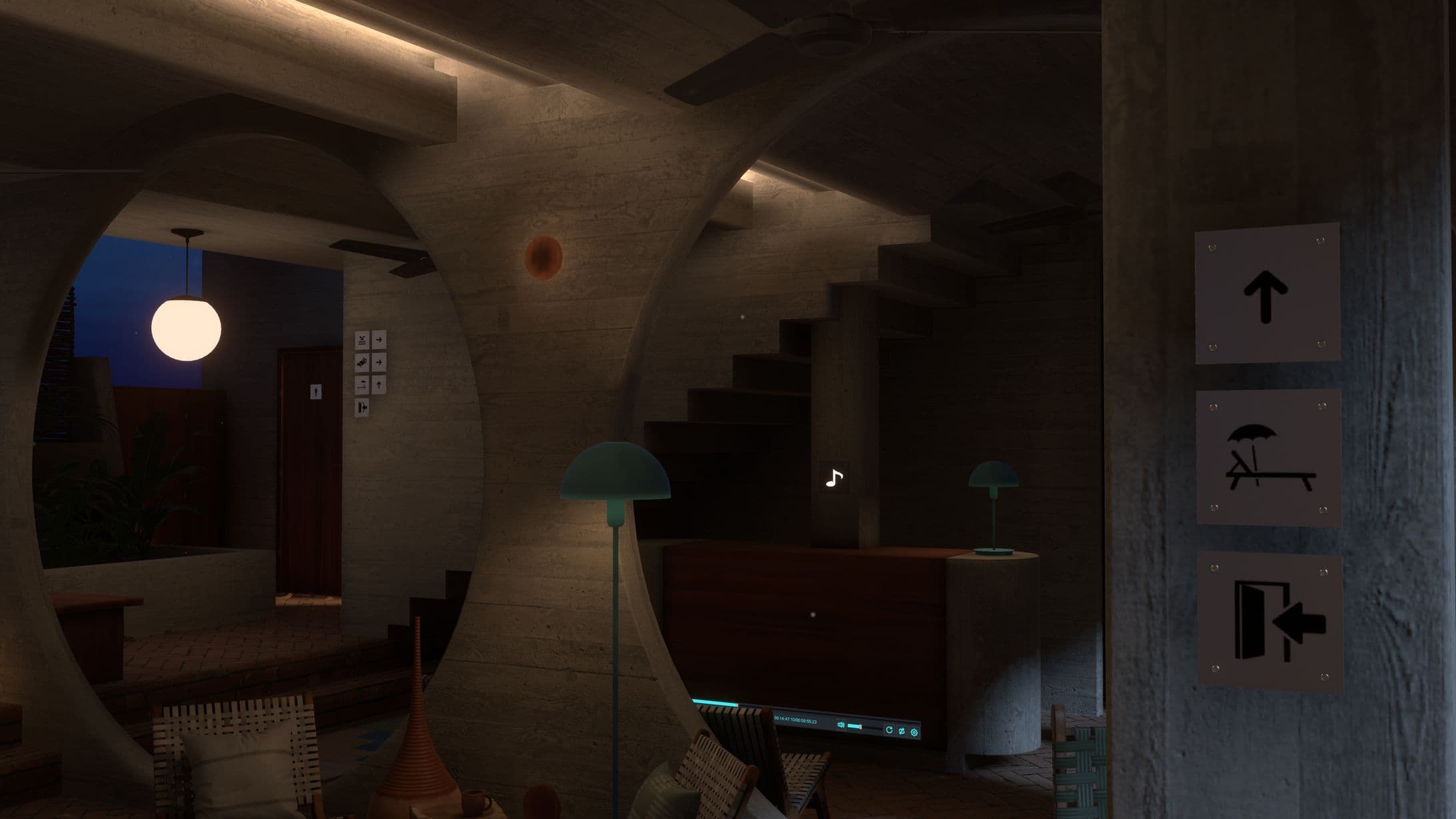Click the timestamp display on the media bar
Screen dimensions: 1456x819
coord(795,720)
